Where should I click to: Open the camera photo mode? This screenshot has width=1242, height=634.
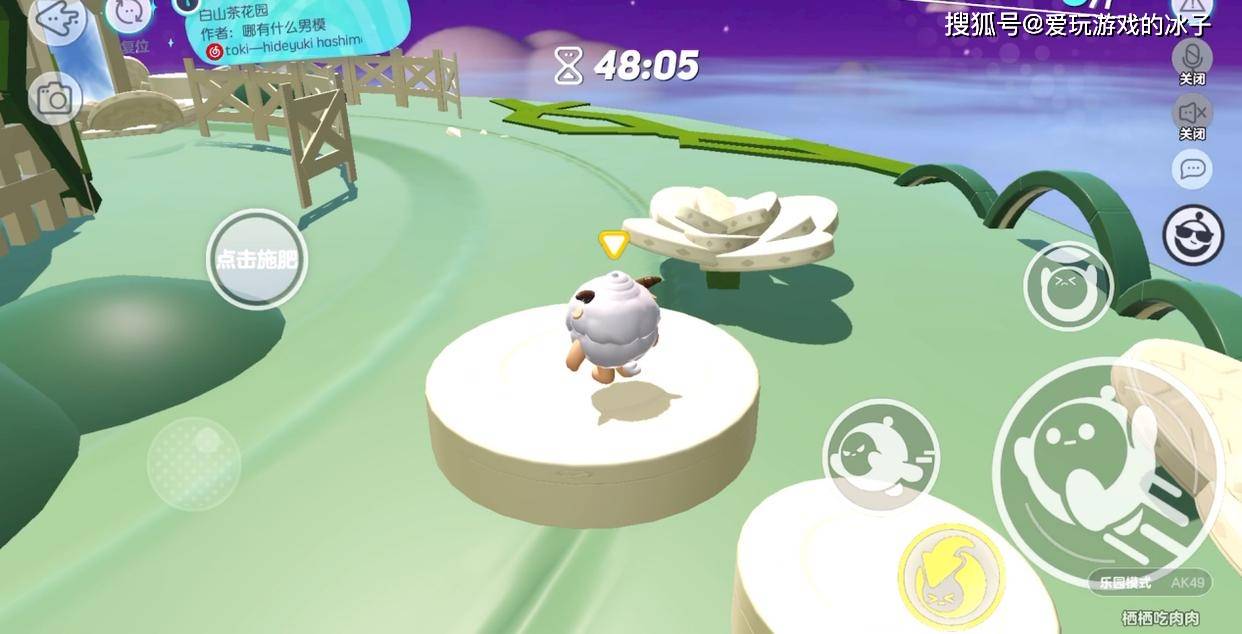tap(54, 98)
